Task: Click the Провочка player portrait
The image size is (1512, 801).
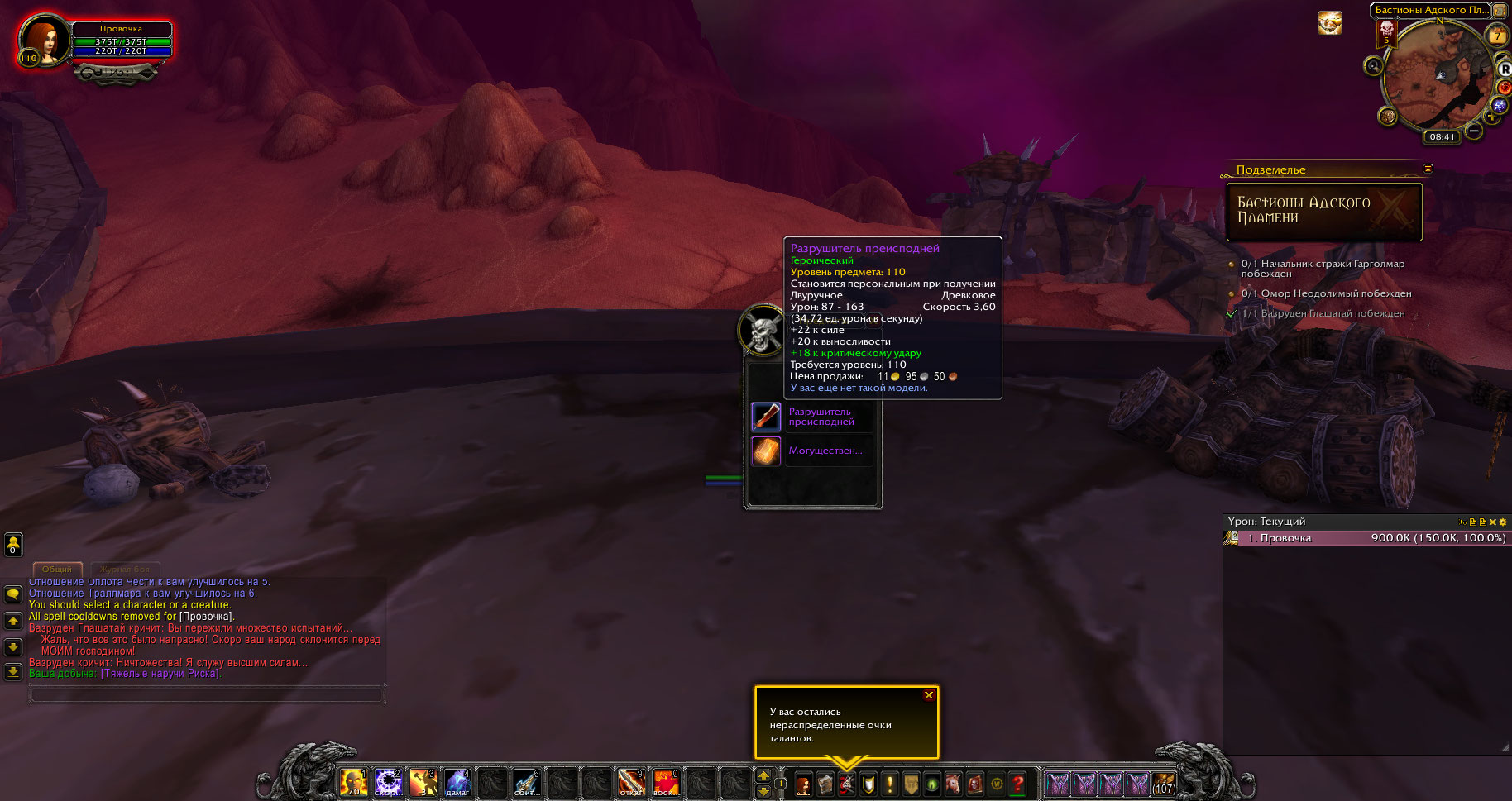Action: [43, 40]
